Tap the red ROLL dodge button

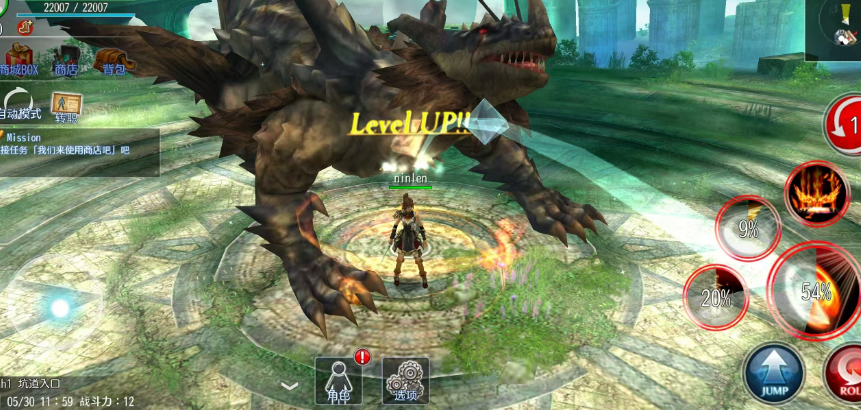pos(845,376)
